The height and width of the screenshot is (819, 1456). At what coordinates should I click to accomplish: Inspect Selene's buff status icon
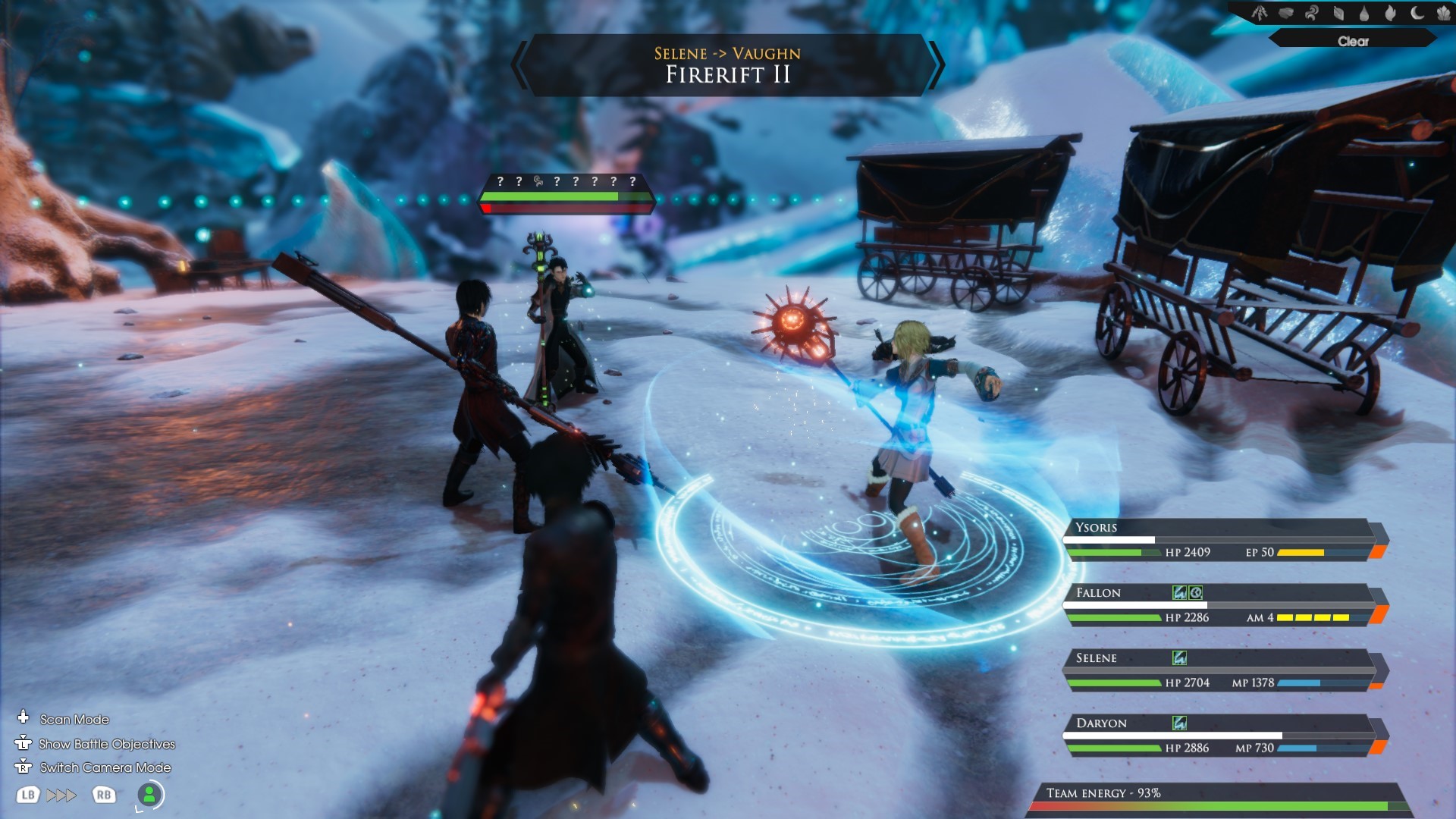pyautogui.click(x=1179, y=657)
